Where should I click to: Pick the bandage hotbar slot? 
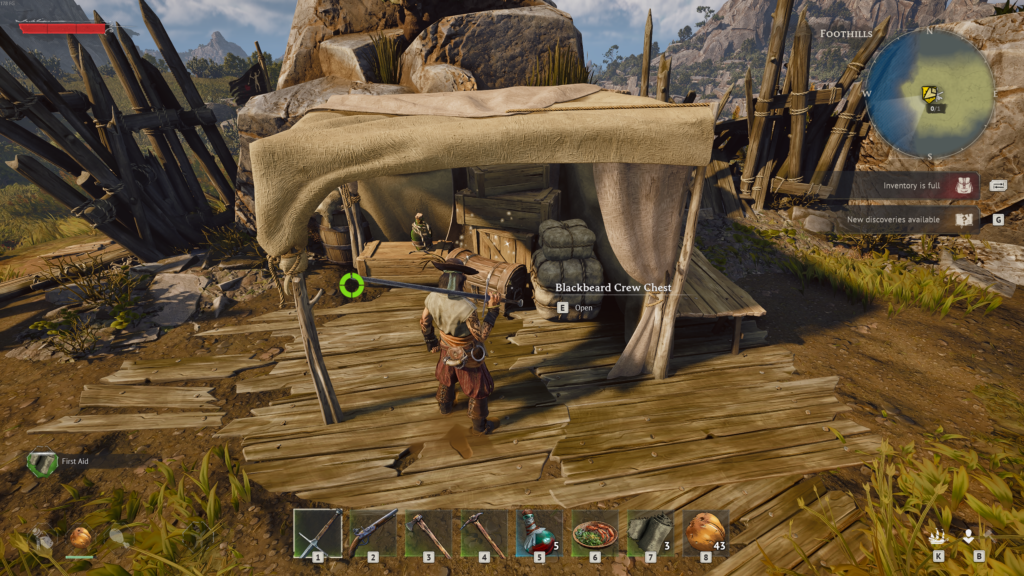tap(650, 532)
